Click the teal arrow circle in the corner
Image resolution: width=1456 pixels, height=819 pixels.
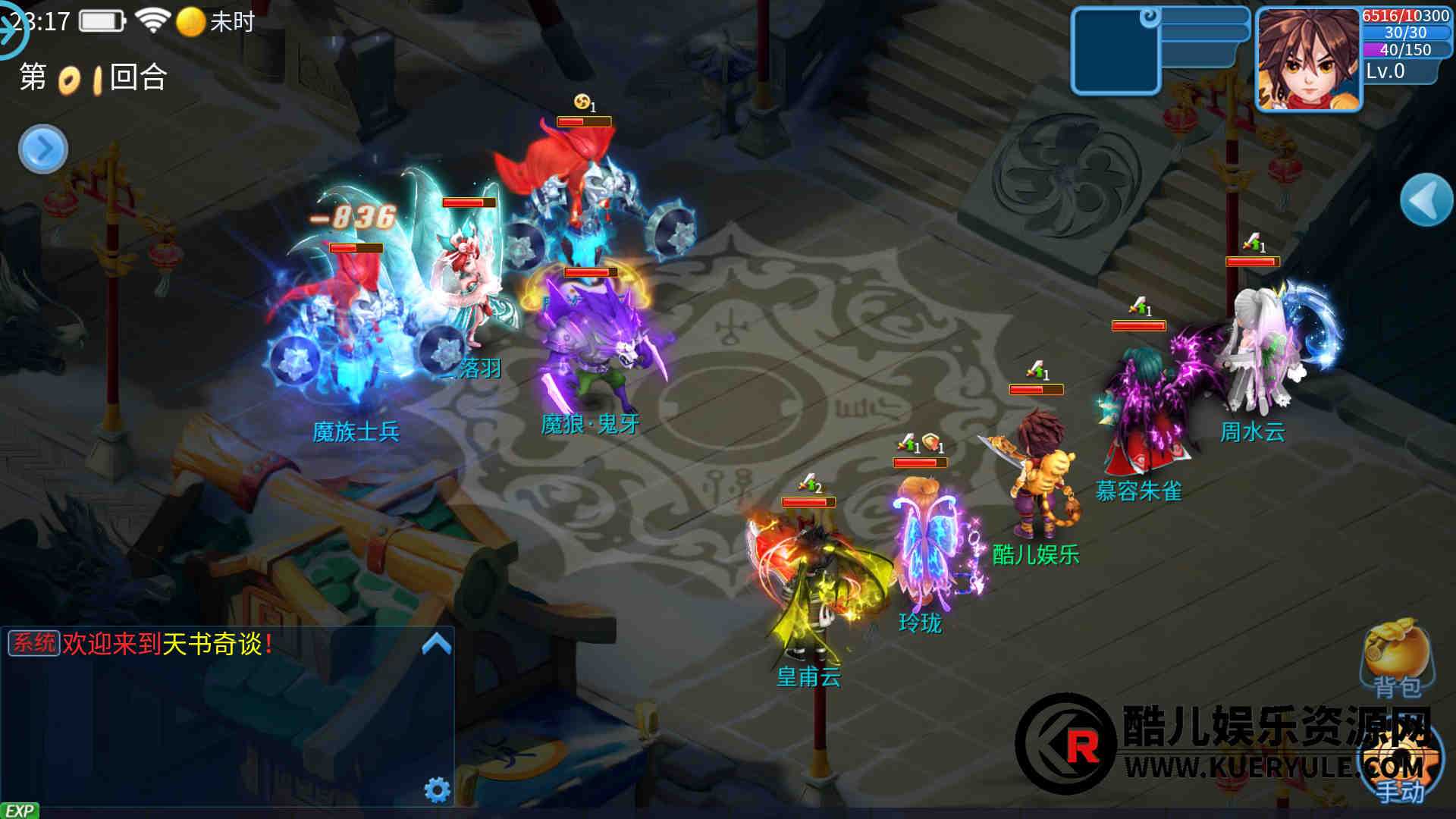(11, 30)
